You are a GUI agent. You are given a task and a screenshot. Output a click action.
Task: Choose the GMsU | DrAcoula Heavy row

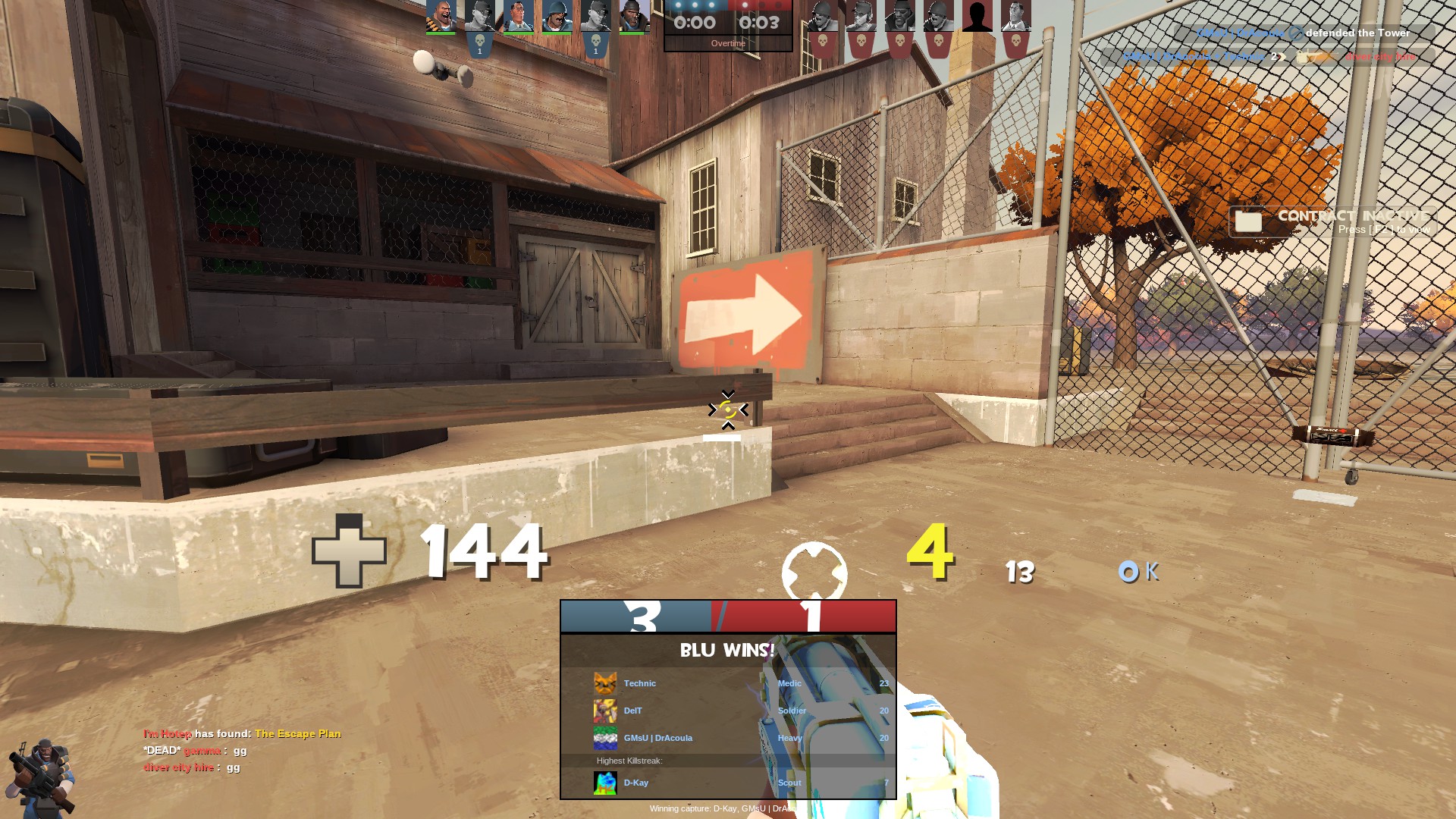(728, 738)
